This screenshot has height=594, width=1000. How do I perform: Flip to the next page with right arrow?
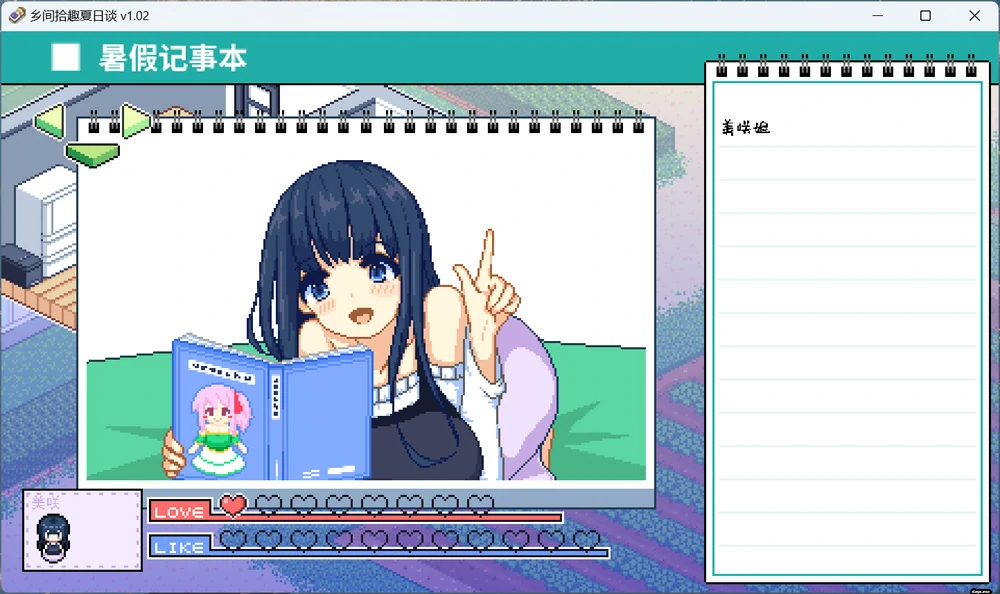point(134,122)
